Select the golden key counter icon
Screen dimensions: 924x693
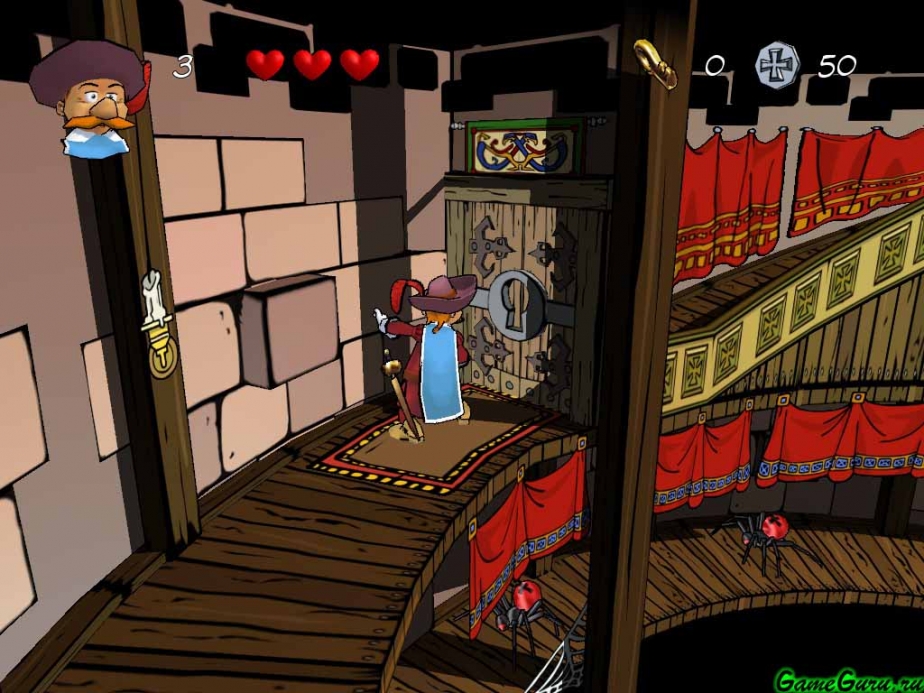point(655,62)
